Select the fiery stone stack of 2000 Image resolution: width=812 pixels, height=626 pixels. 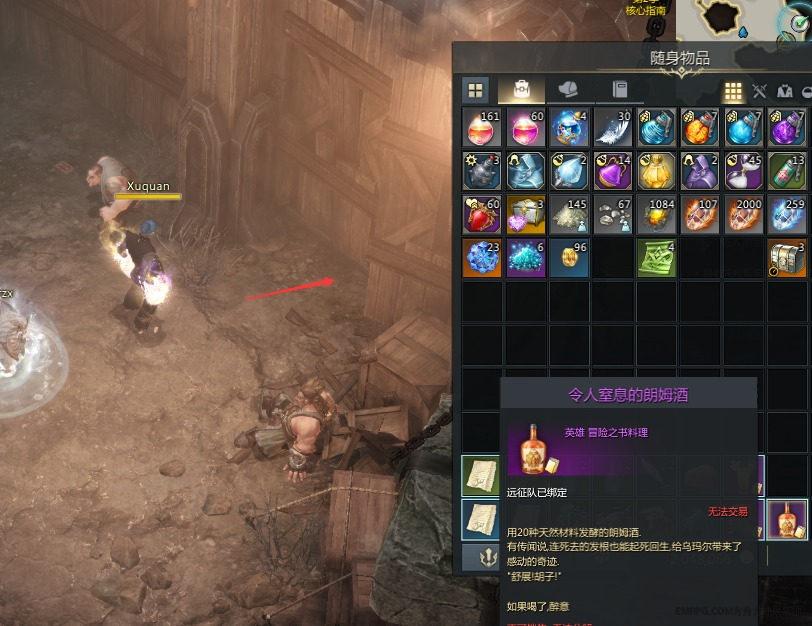coord(743,214)
